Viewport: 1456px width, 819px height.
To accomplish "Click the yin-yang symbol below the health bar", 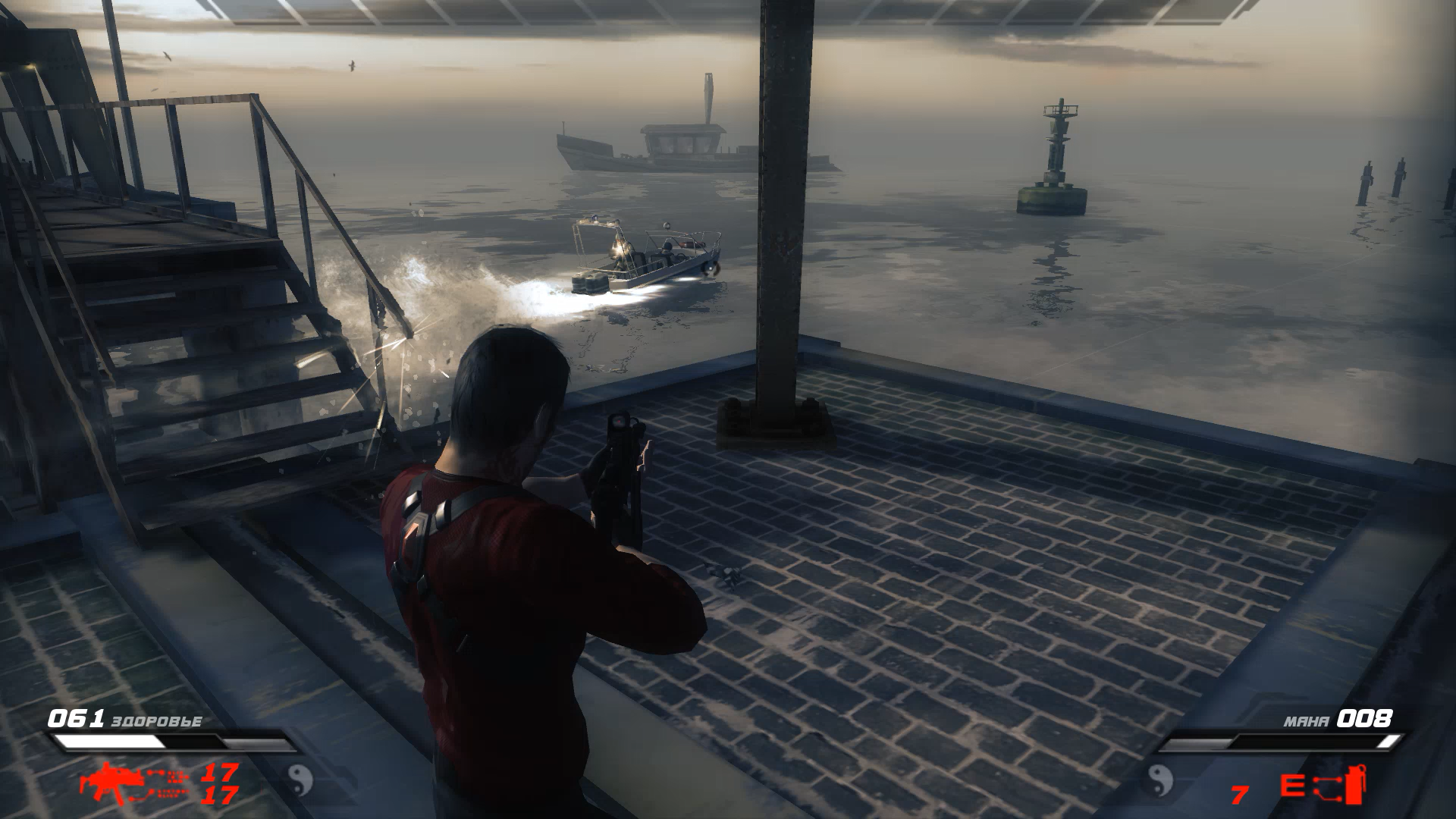I will [300, 777].
